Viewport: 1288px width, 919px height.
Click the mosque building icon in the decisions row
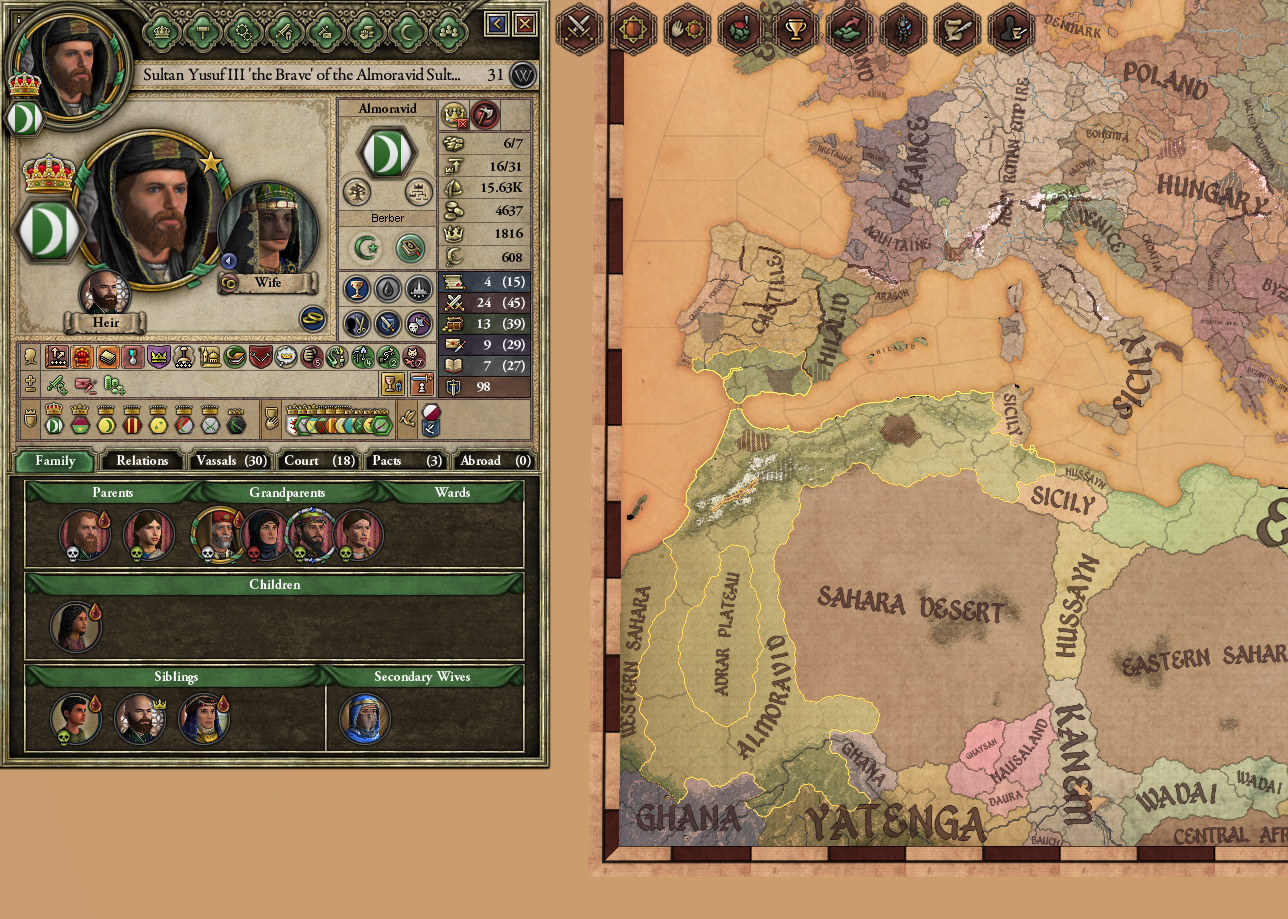click(x=209, y=357)
